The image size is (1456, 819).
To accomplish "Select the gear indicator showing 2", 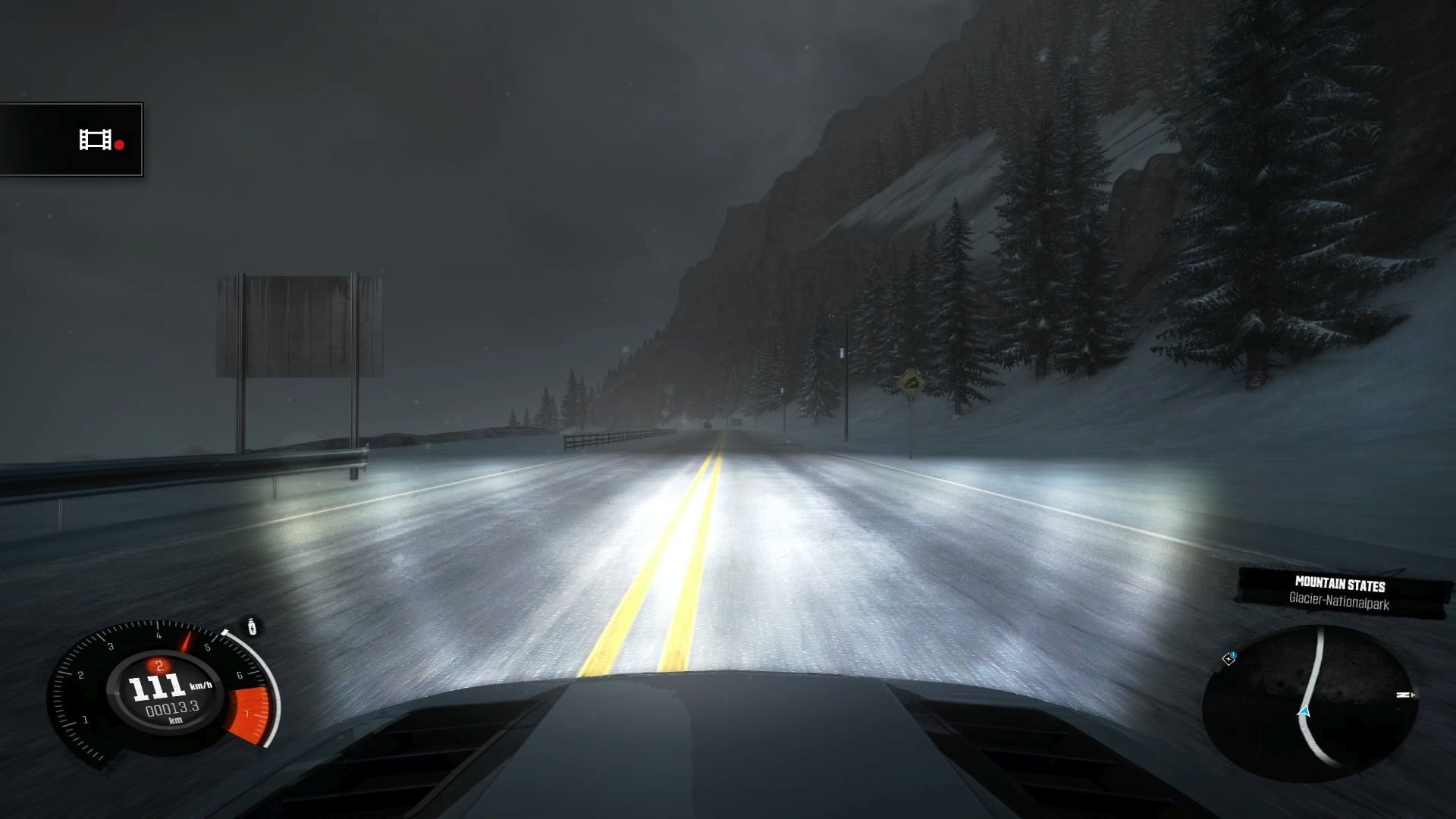I will click(159, 666).
